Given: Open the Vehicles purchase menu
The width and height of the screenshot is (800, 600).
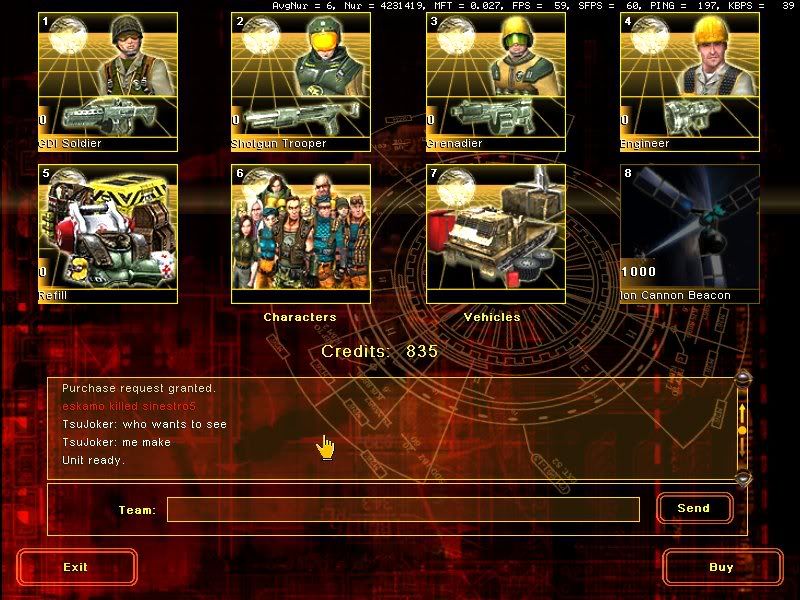Looking at the screenshot, I should pos(495,233).
